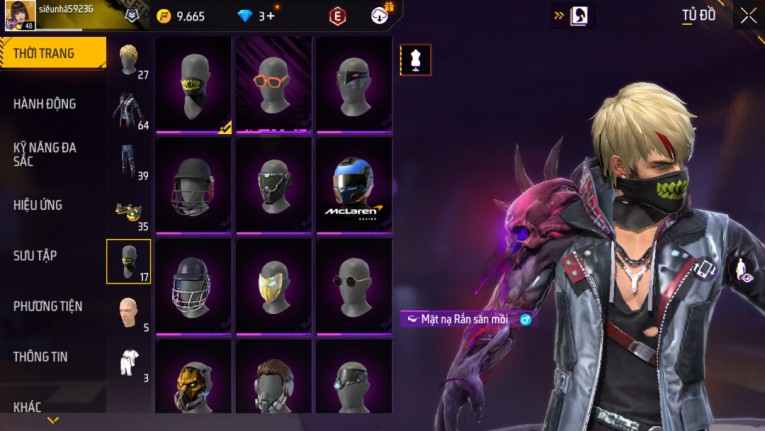
Task: Choose the round sunglasses head item
Action: click(x=353, y=285)
